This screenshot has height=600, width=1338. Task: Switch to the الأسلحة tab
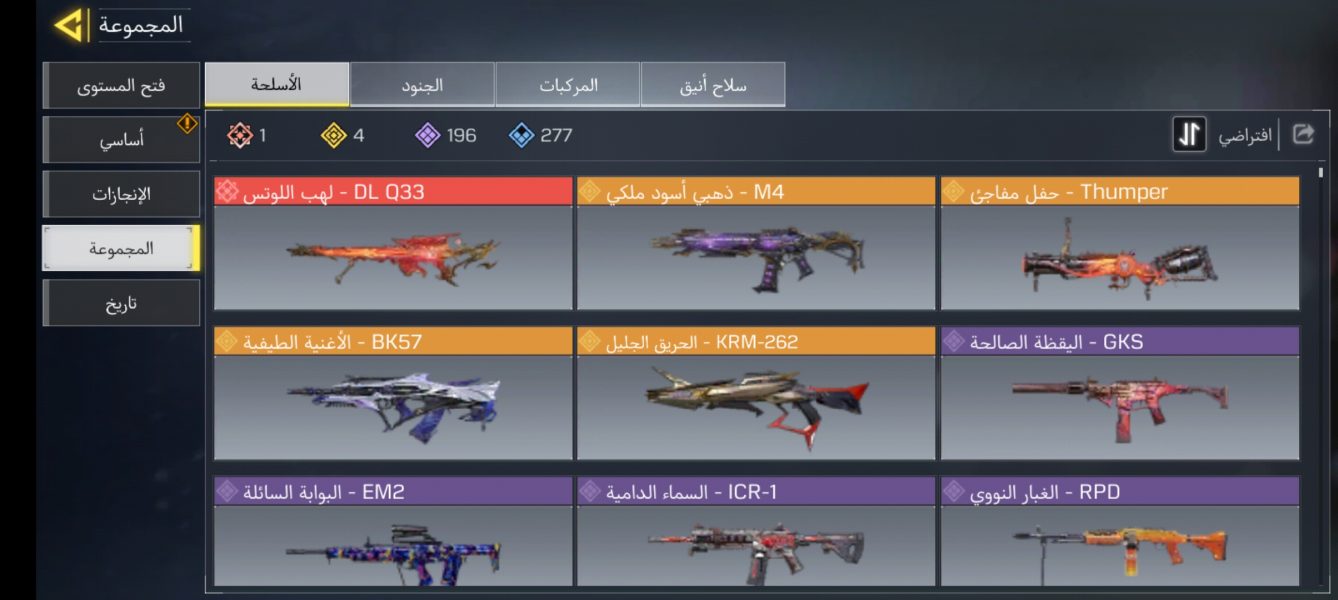pyautogui.click(x=277, y=85)
